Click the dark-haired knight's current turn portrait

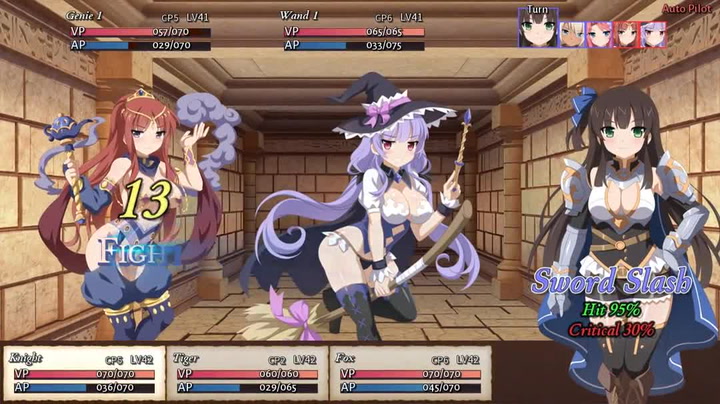click(x=538, y=30)
